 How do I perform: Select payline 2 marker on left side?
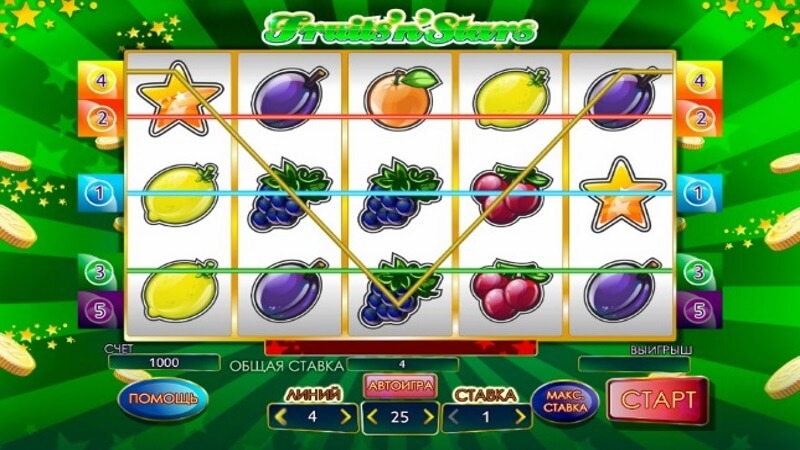99,118
